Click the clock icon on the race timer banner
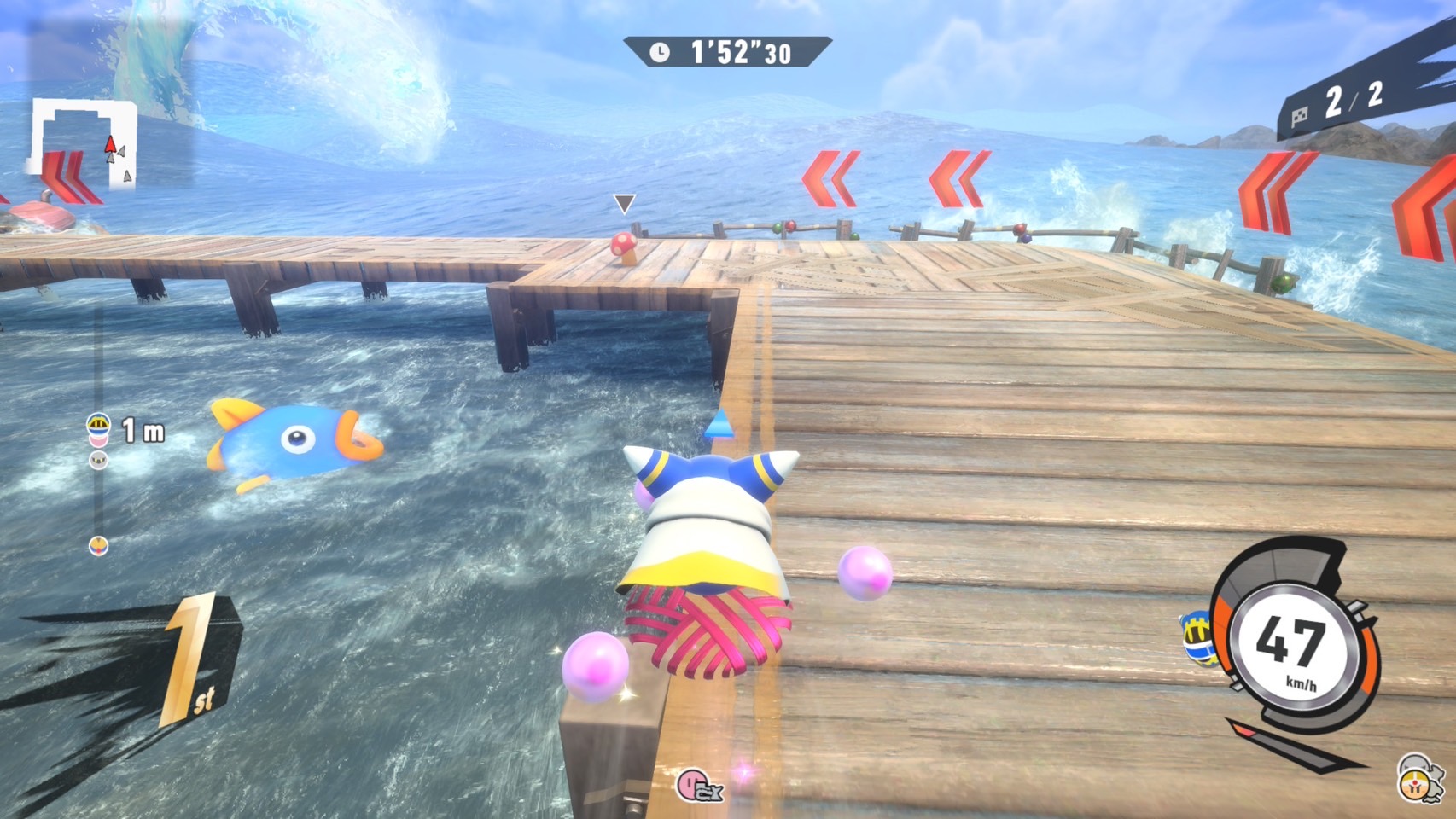Screen dimensions: 1456x819 [x=661, y=51]
